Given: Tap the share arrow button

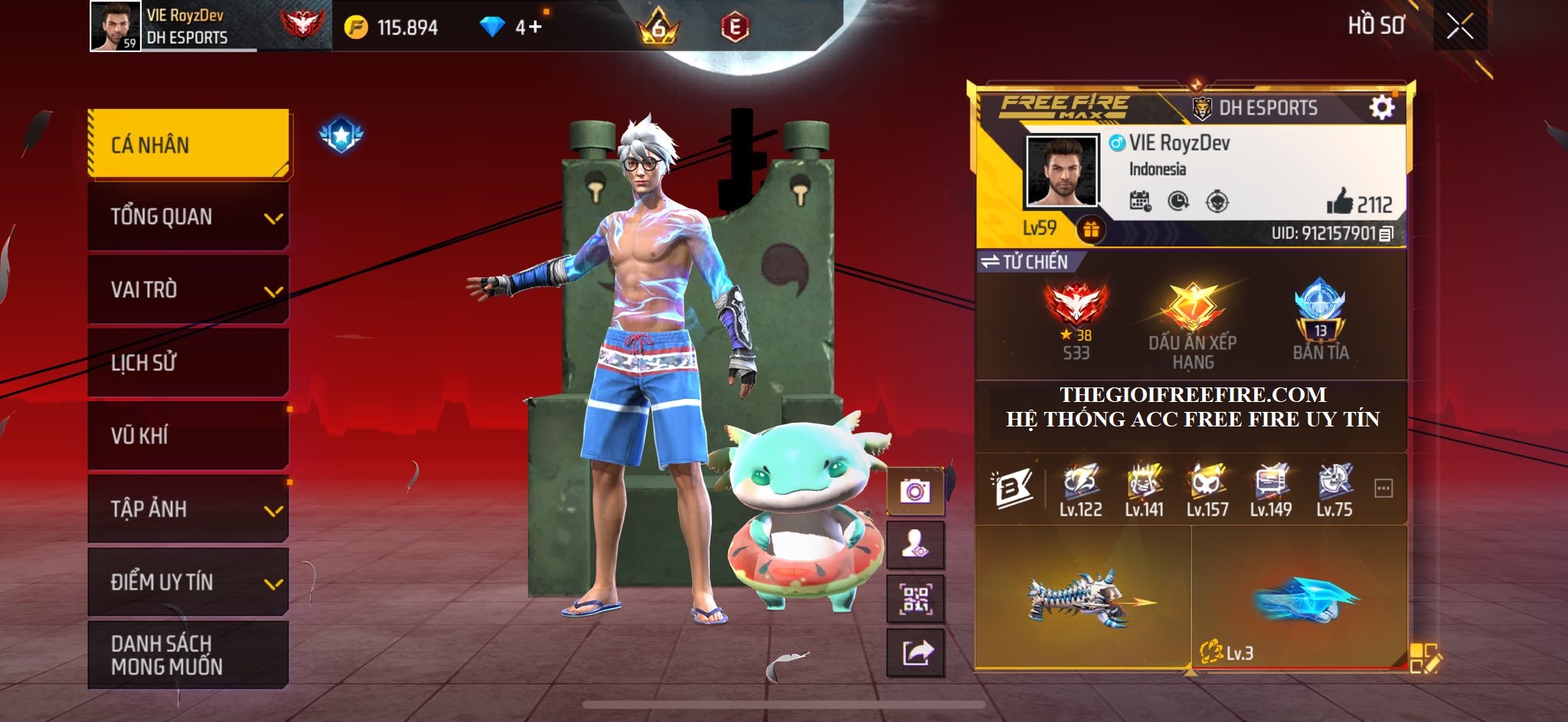Looking at the screenshot, I should click(915, 653).
